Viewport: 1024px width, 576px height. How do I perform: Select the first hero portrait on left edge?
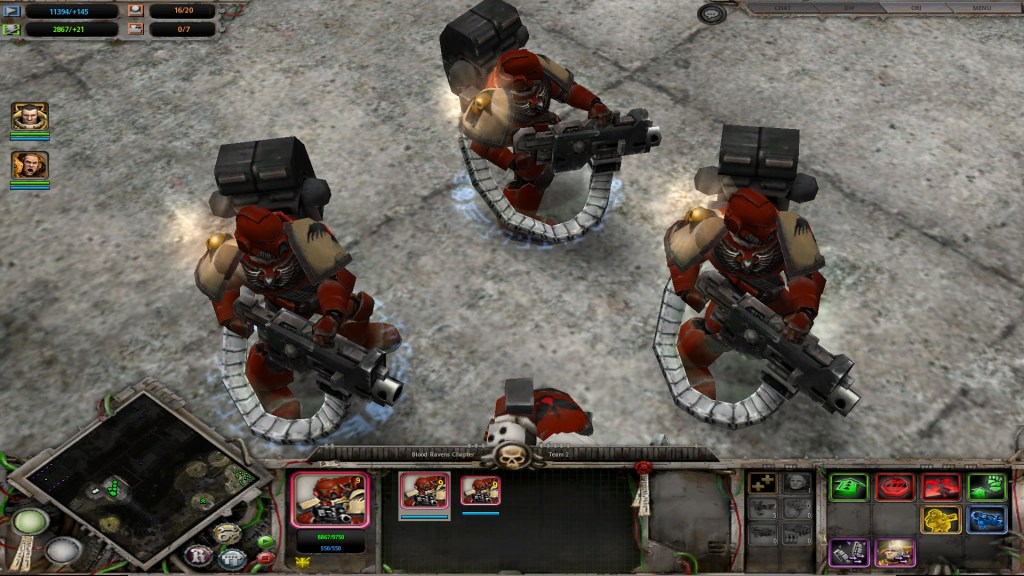(x=30, y=117)
